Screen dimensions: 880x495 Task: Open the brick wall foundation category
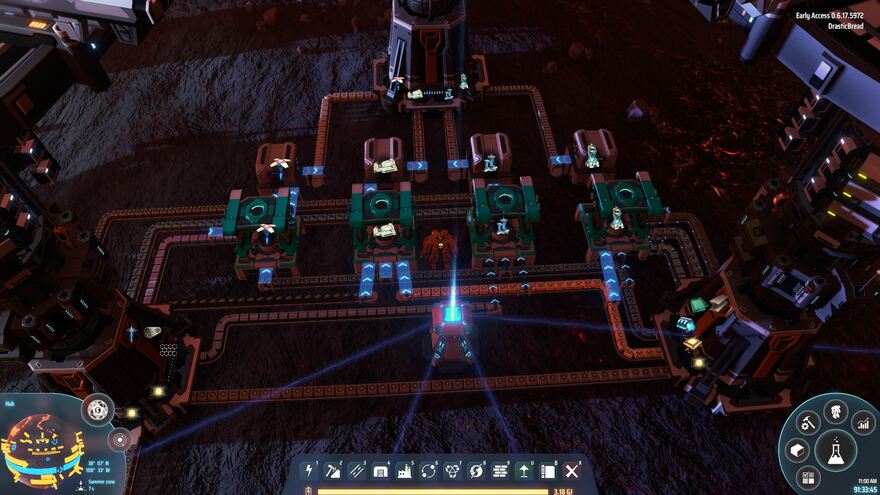click(501, 470)
